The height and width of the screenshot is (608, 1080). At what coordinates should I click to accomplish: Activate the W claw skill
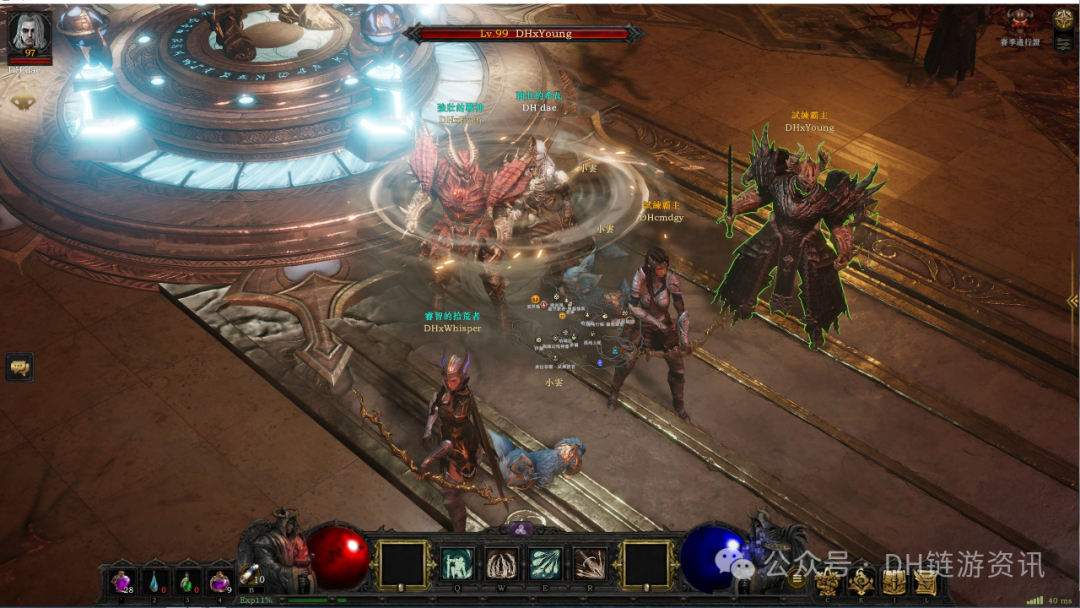click(x=500, y=565)
